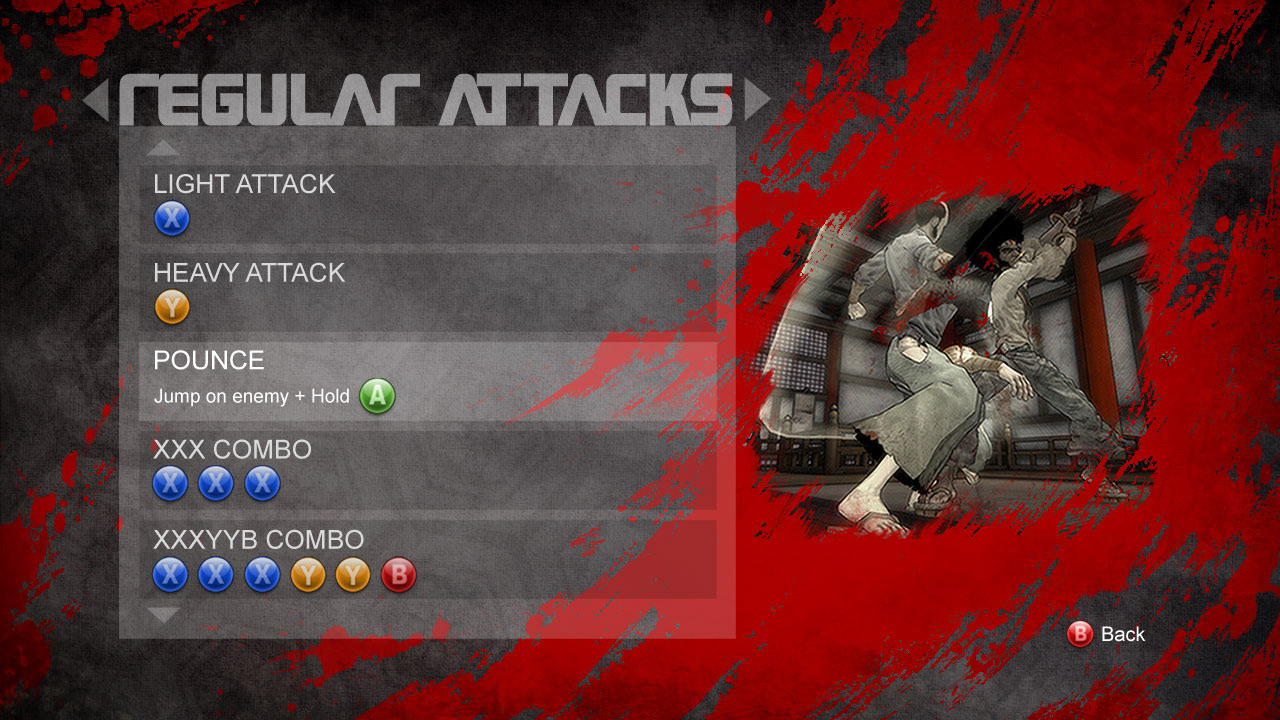Image resolution: width=1280 pixels, height=720 pixels.
Task: Click the first Y icon in XXXYYB COMBO
Action: pyautogui.click(x=306, y=574)
